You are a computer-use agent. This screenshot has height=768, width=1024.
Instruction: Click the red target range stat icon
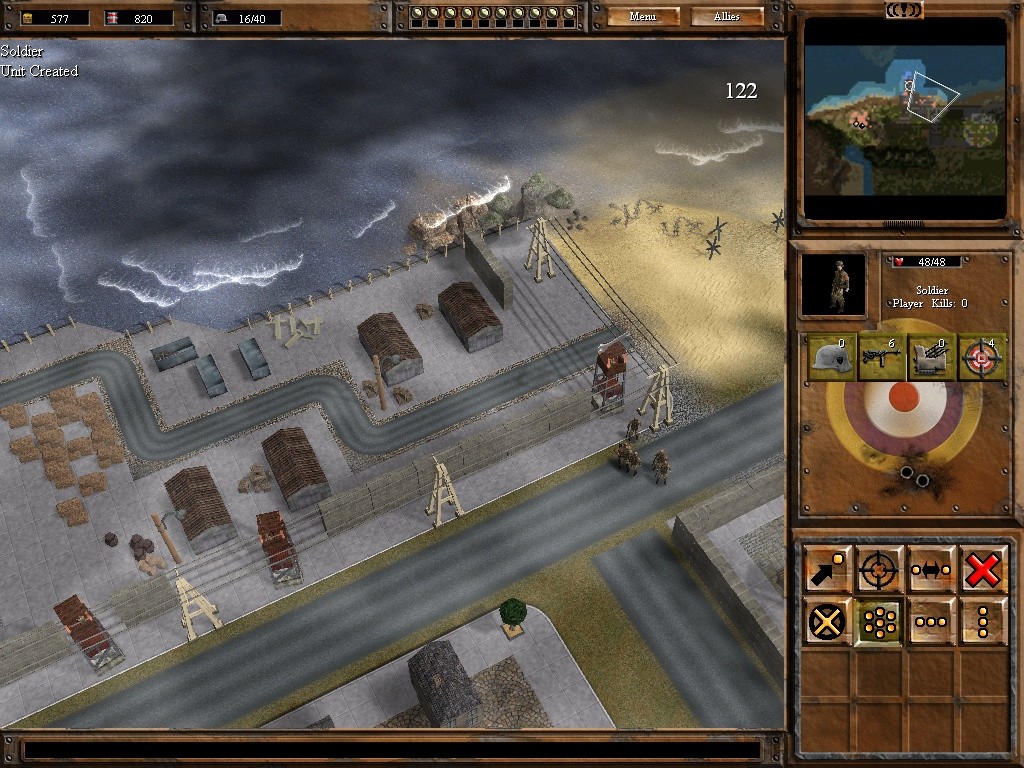pyautogui.click(x=983, y=358)
